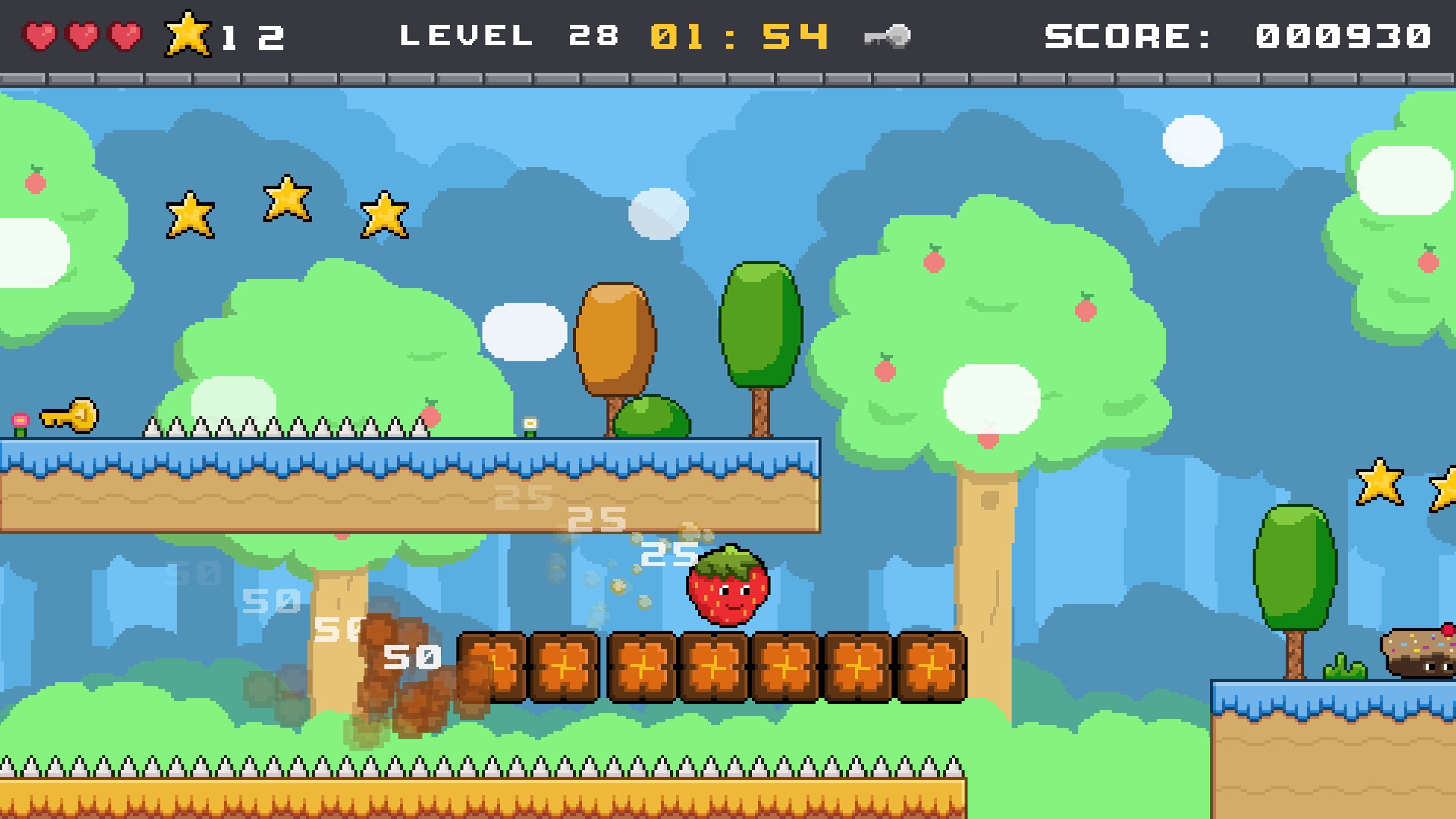
Task: Select the yellow star counter icon
Action: point(190,34)
